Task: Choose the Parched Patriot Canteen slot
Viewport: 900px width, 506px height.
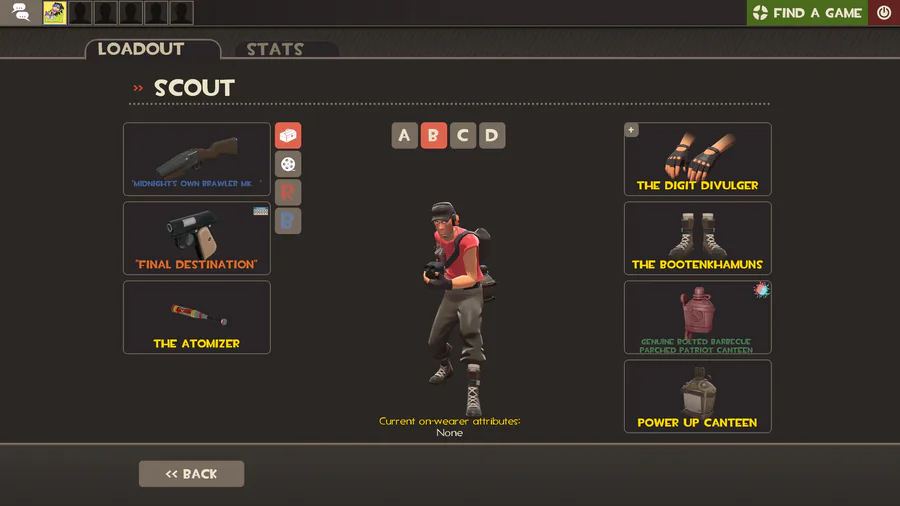Action: click(x=697, y=317)
